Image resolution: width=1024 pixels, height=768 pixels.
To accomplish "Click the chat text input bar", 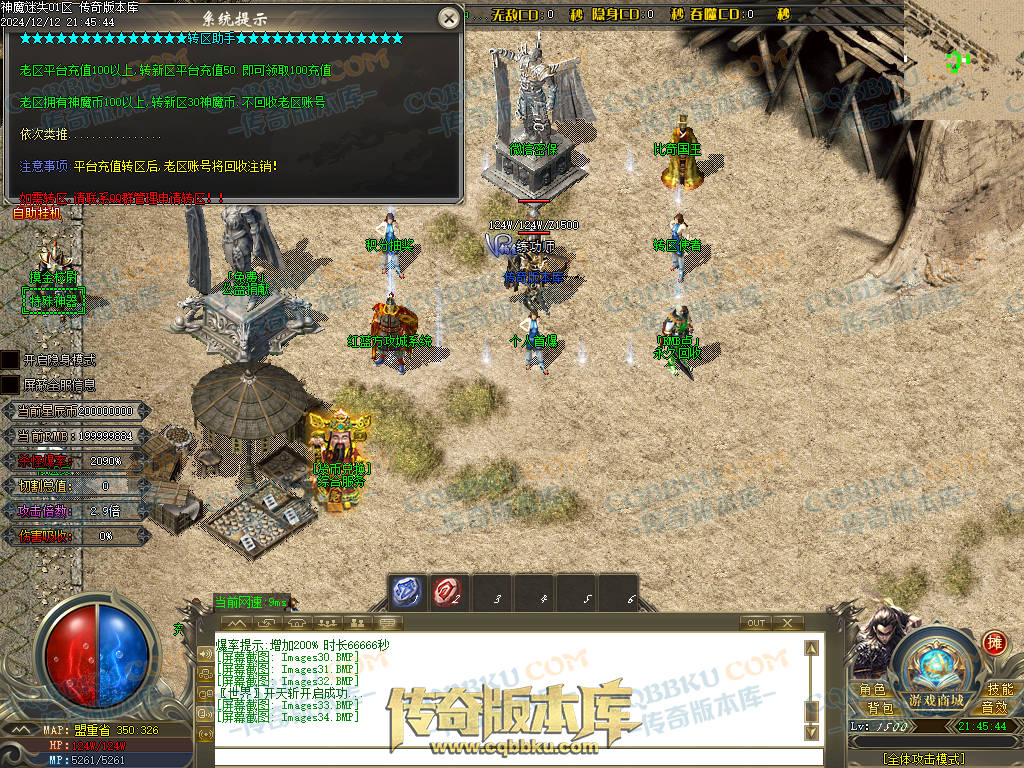I will [x=510, y=757].
